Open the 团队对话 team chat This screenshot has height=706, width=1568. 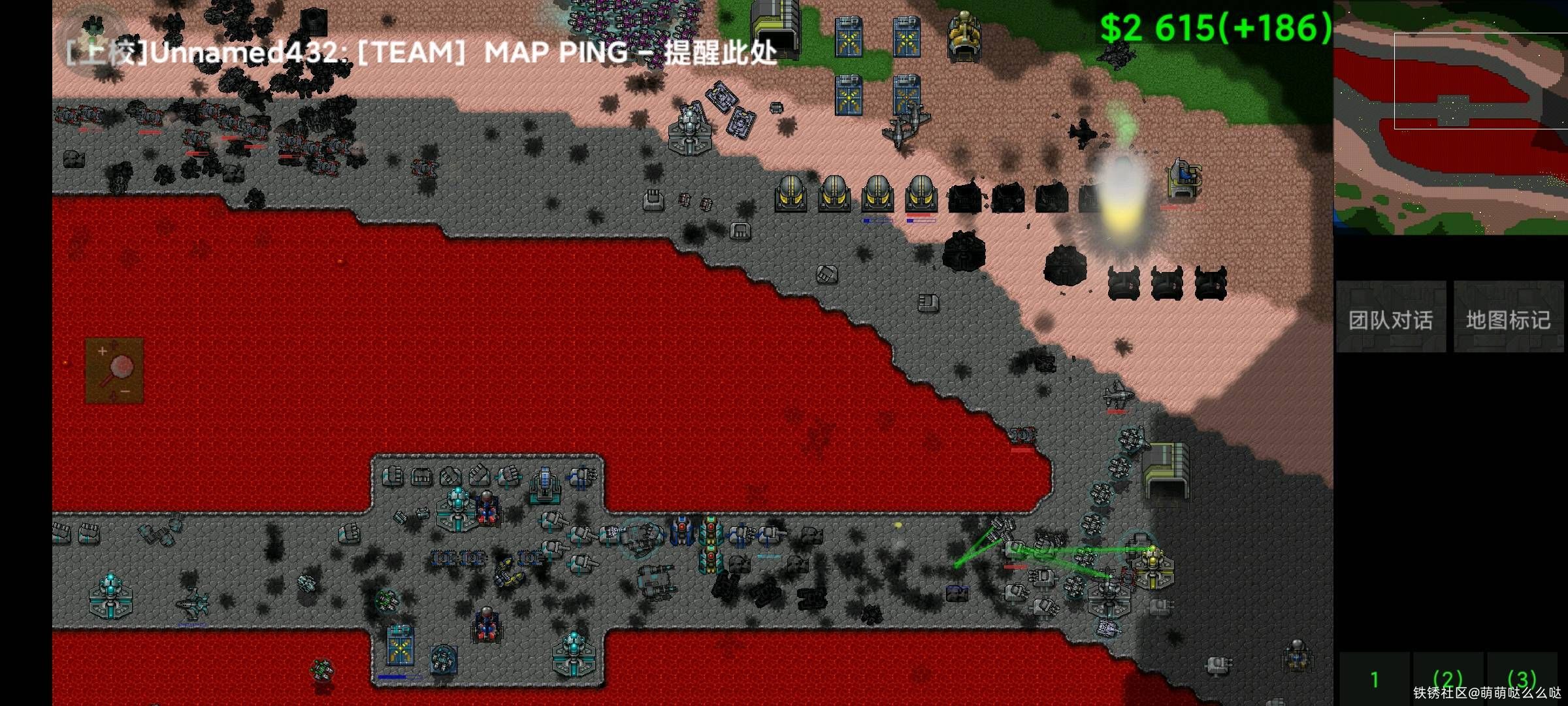coord(1390,318)
